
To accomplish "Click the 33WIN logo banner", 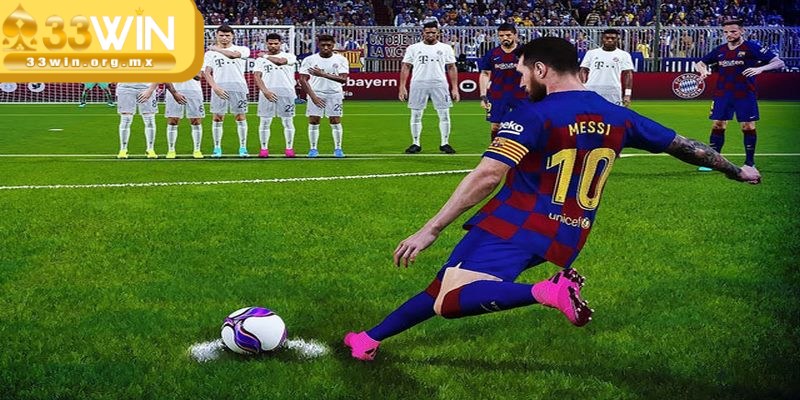I will coord(100,38).
